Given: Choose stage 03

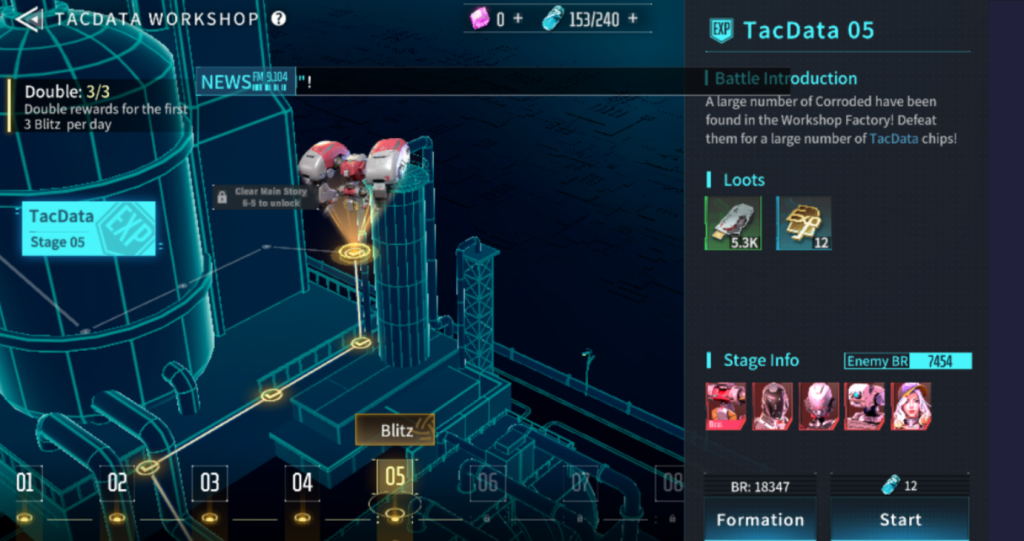Looking at the screenshot, I should (209, 484).
